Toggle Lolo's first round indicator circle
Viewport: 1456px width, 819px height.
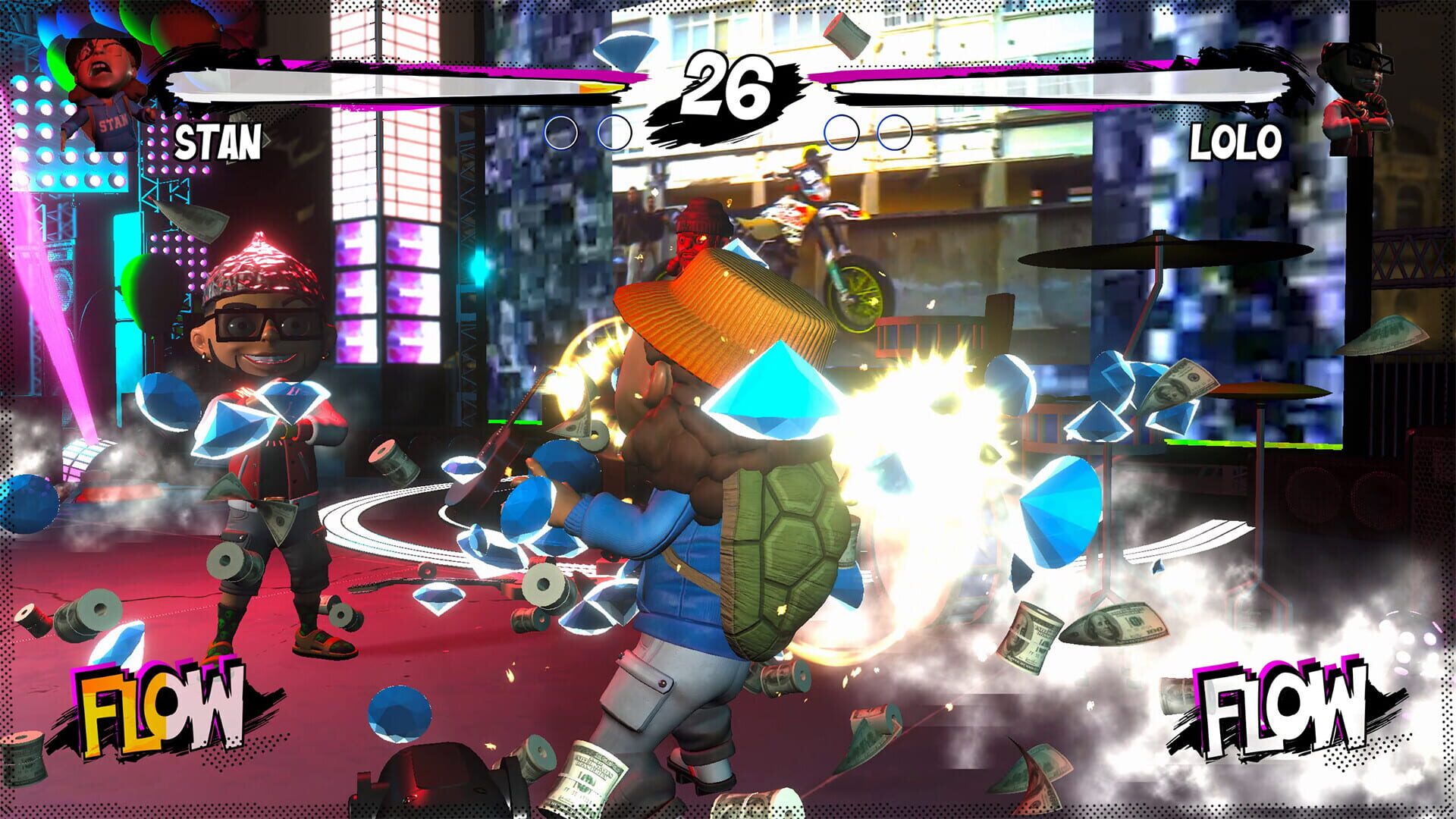tap(840, 133)
